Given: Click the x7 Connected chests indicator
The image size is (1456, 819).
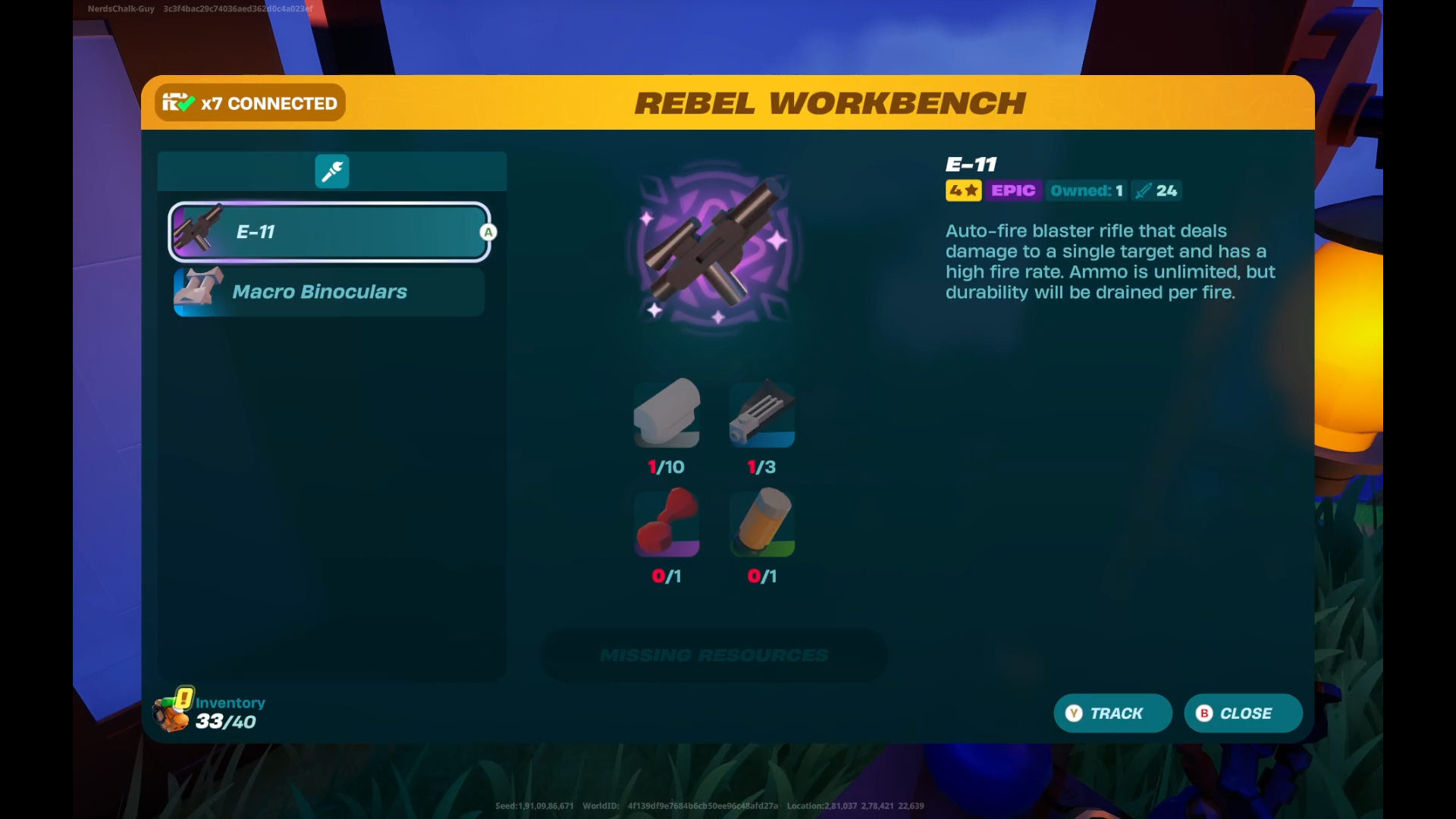Looking at the screenshot, I should coord(250,103).
